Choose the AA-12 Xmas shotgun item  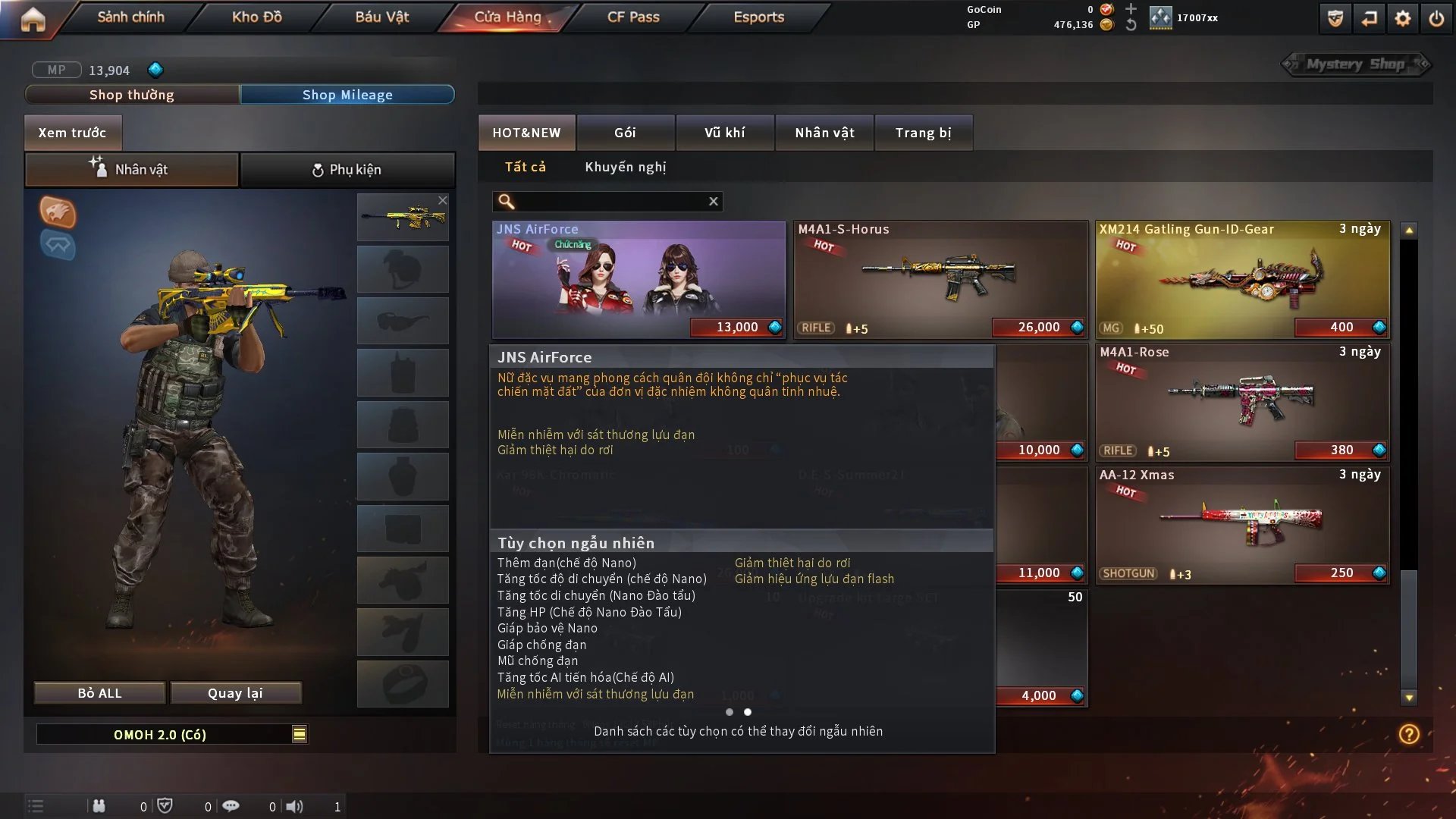pyautogui.click(x=1242, y=525)
